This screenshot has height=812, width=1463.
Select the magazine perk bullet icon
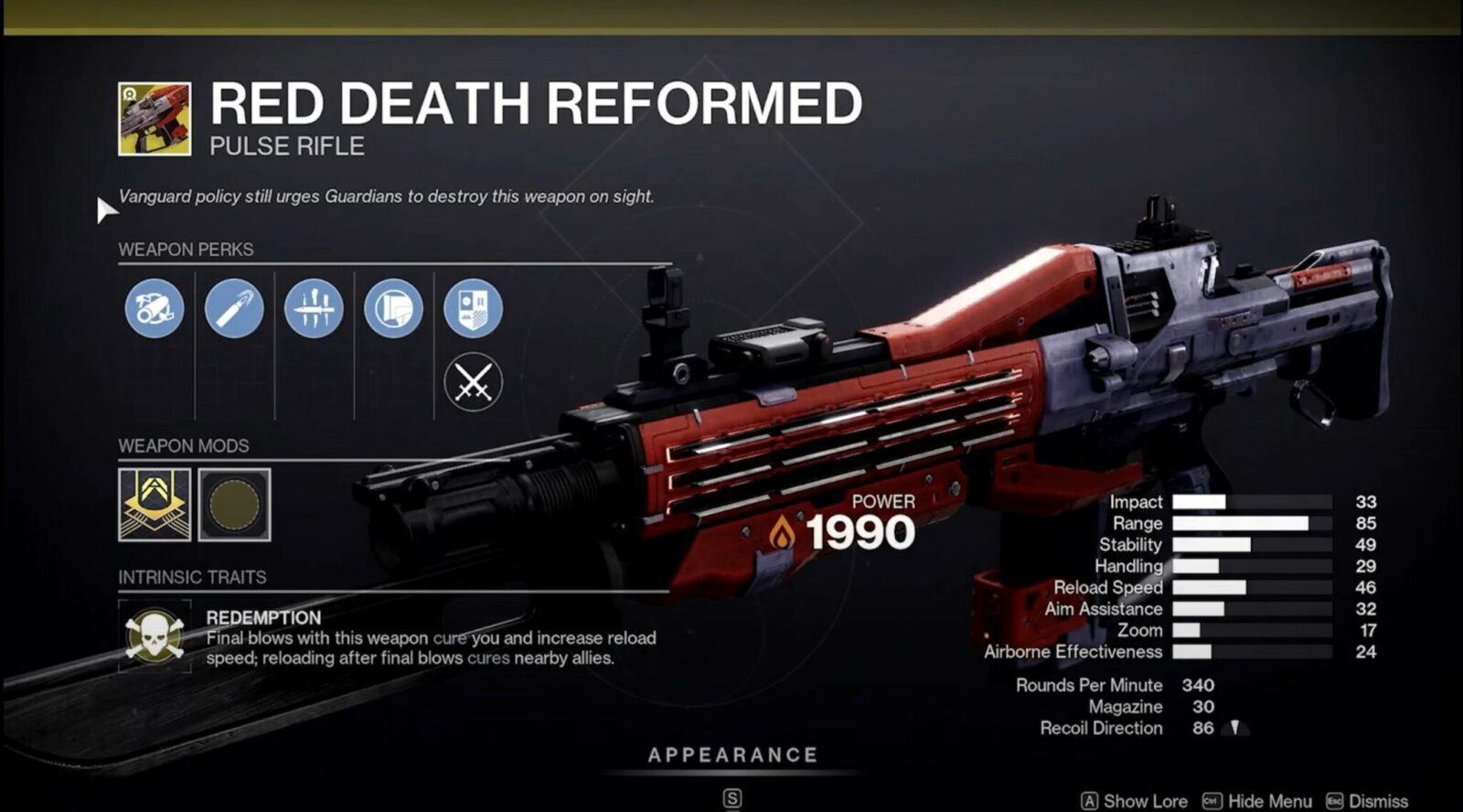tap(233, 309)
